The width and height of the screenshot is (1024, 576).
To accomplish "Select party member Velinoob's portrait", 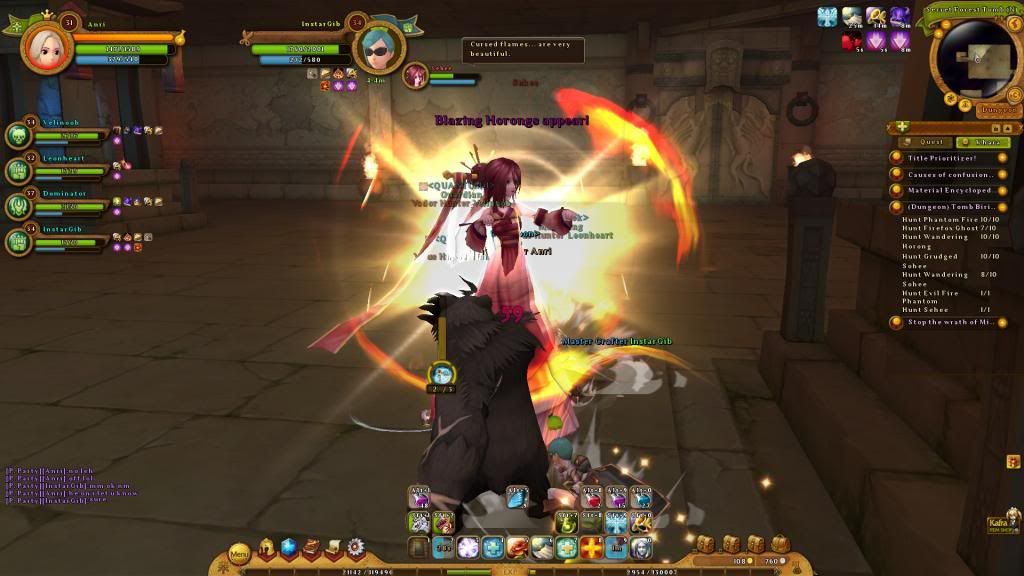I will [x=20, y=137].
